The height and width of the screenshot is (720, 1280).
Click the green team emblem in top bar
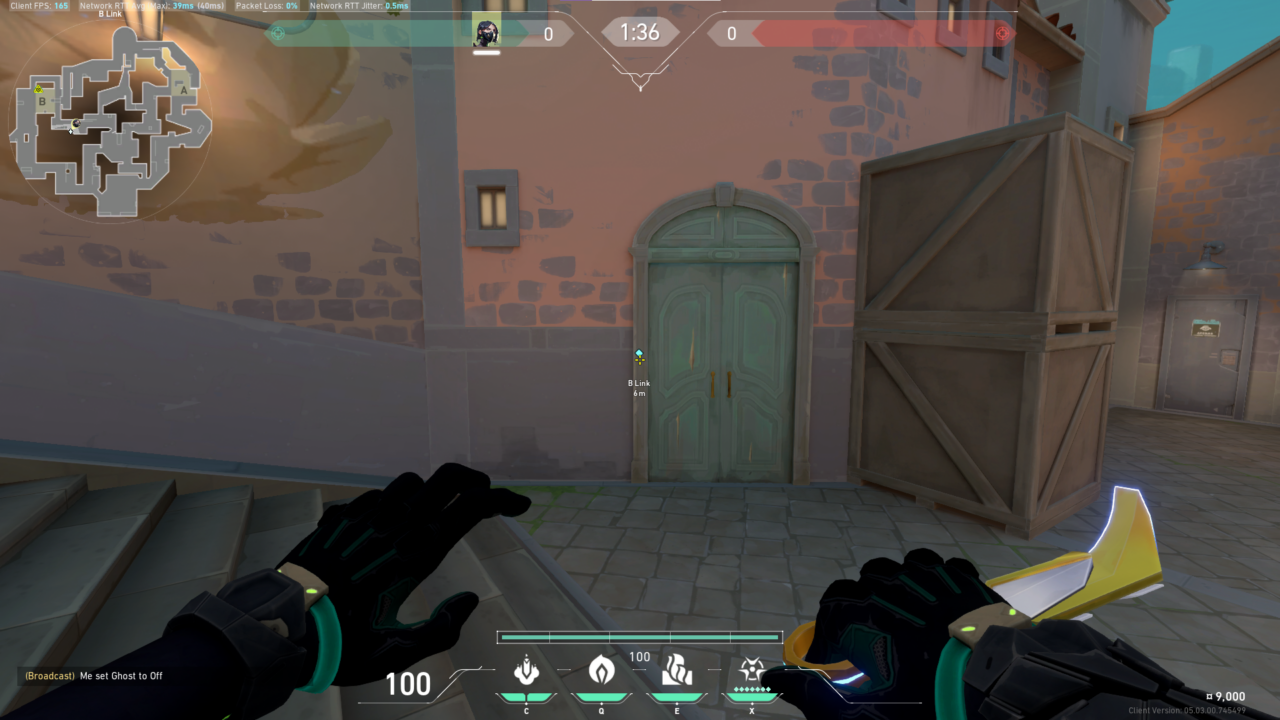point(278,33)
